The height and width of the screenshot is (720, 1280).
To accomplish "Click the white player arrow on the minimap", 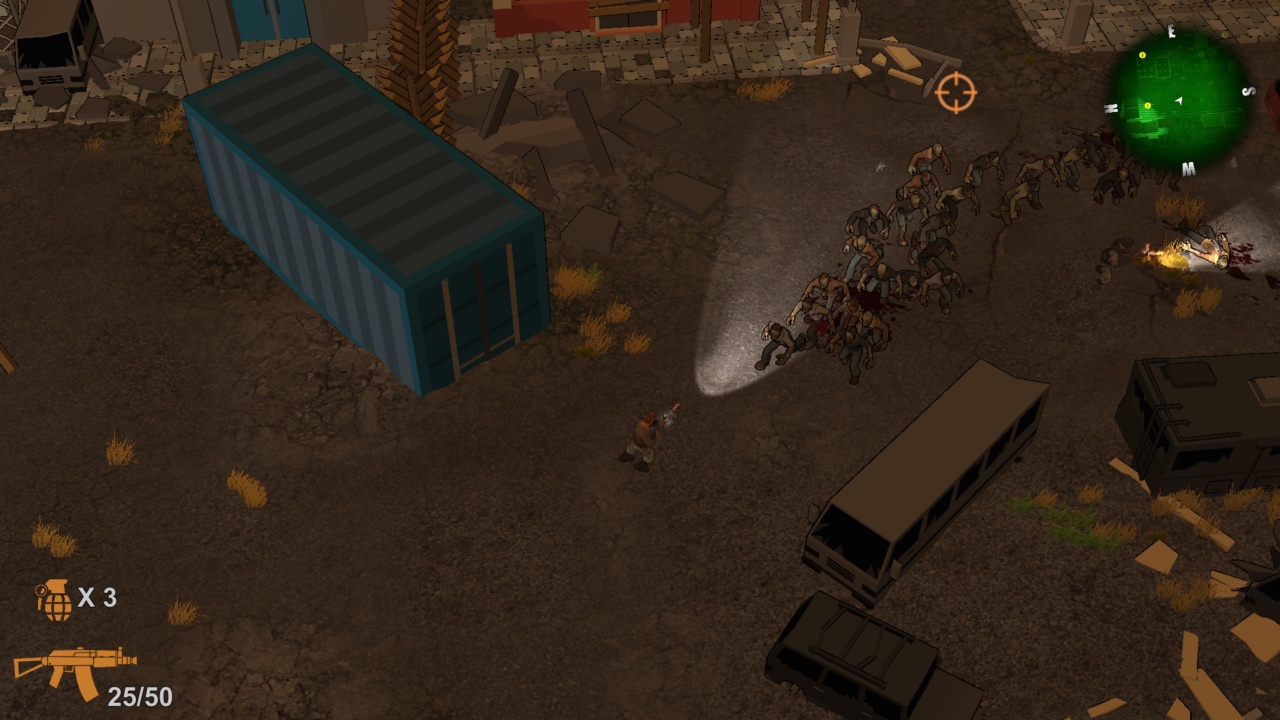I will (1179, 100).
